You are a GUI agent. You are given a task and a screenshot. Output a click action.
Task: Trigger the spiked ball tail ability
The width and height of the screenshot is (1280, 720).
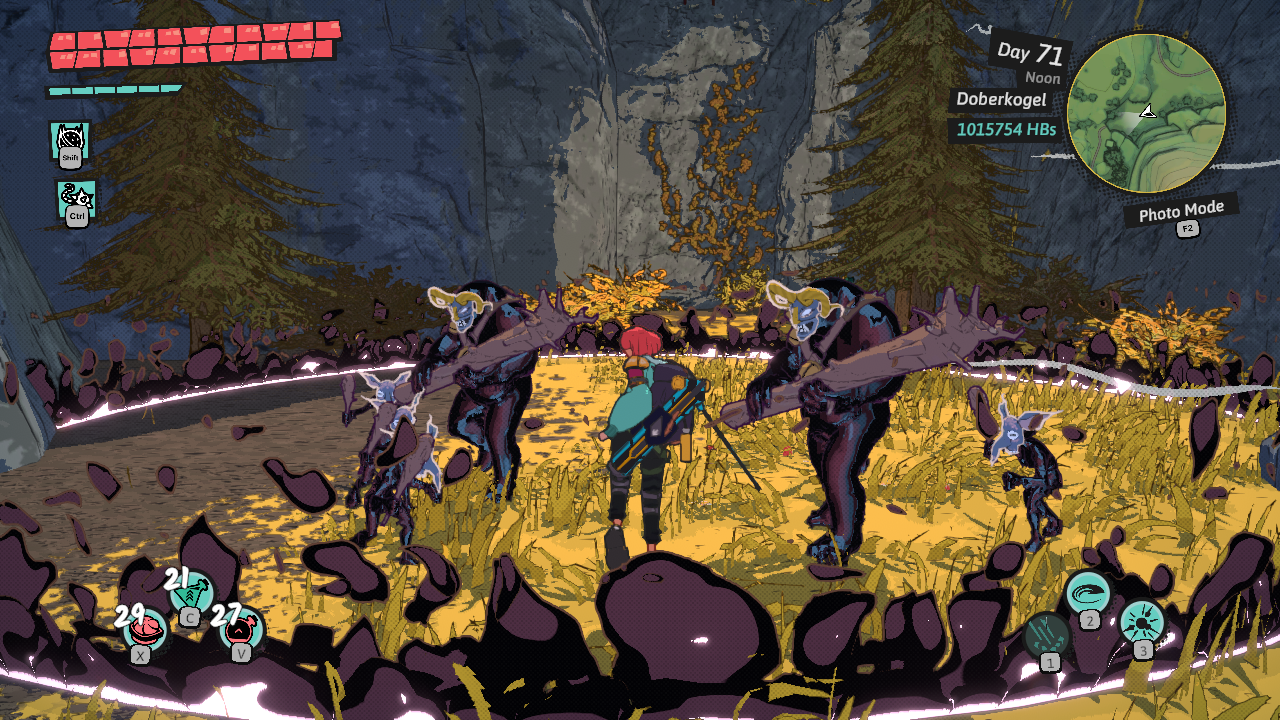pyautogui.click(x=76, y=198)
